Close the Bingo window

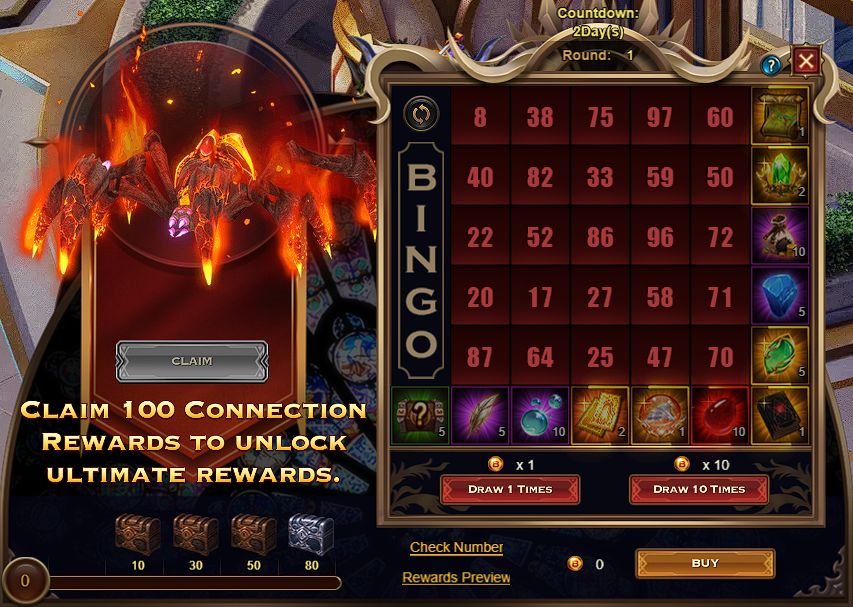pyautogui.click(x=806, y=63)
